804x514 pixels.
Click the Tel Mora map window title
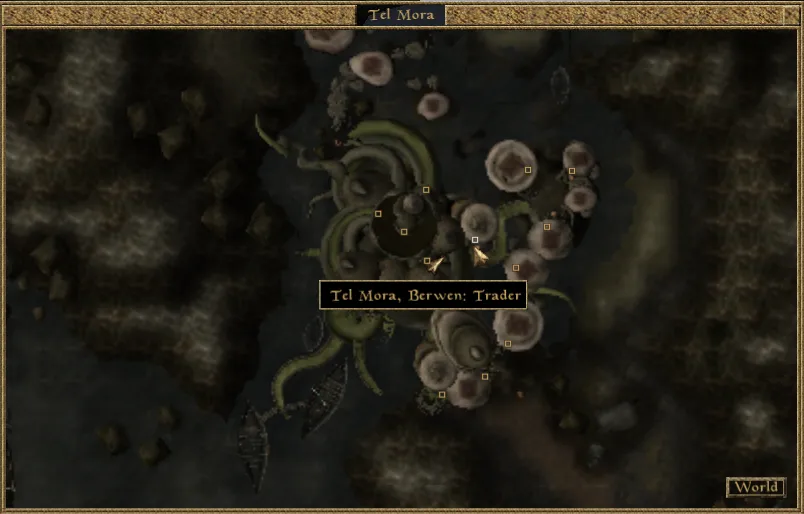pyautogui.click(x=401, y=15)
